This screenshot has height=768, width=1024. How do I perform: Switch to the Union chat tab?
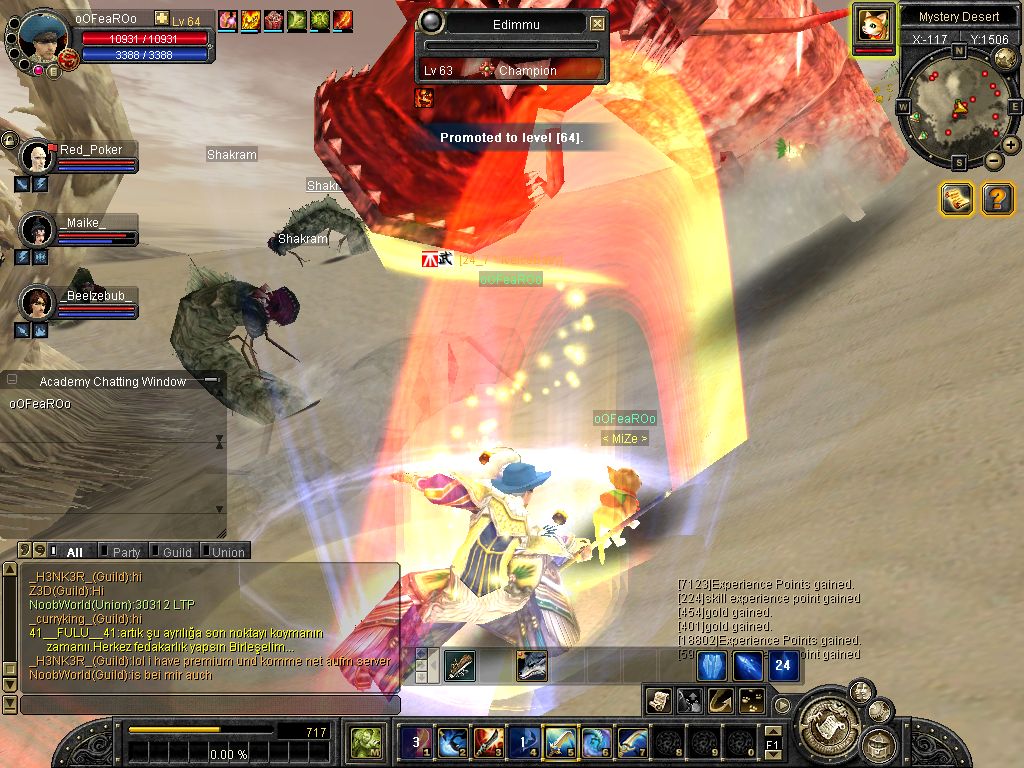tap(227, 552)
